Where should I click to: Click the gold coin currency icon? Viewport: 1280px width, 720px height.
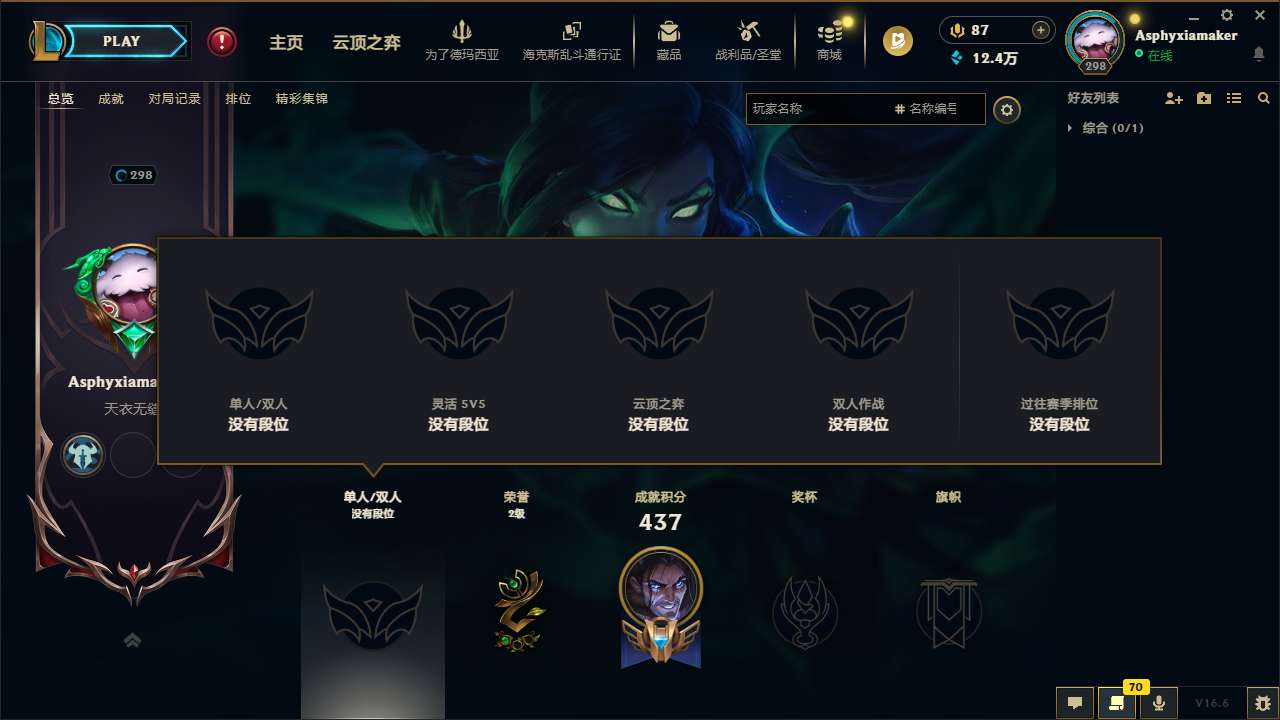(x=897, y=41)
